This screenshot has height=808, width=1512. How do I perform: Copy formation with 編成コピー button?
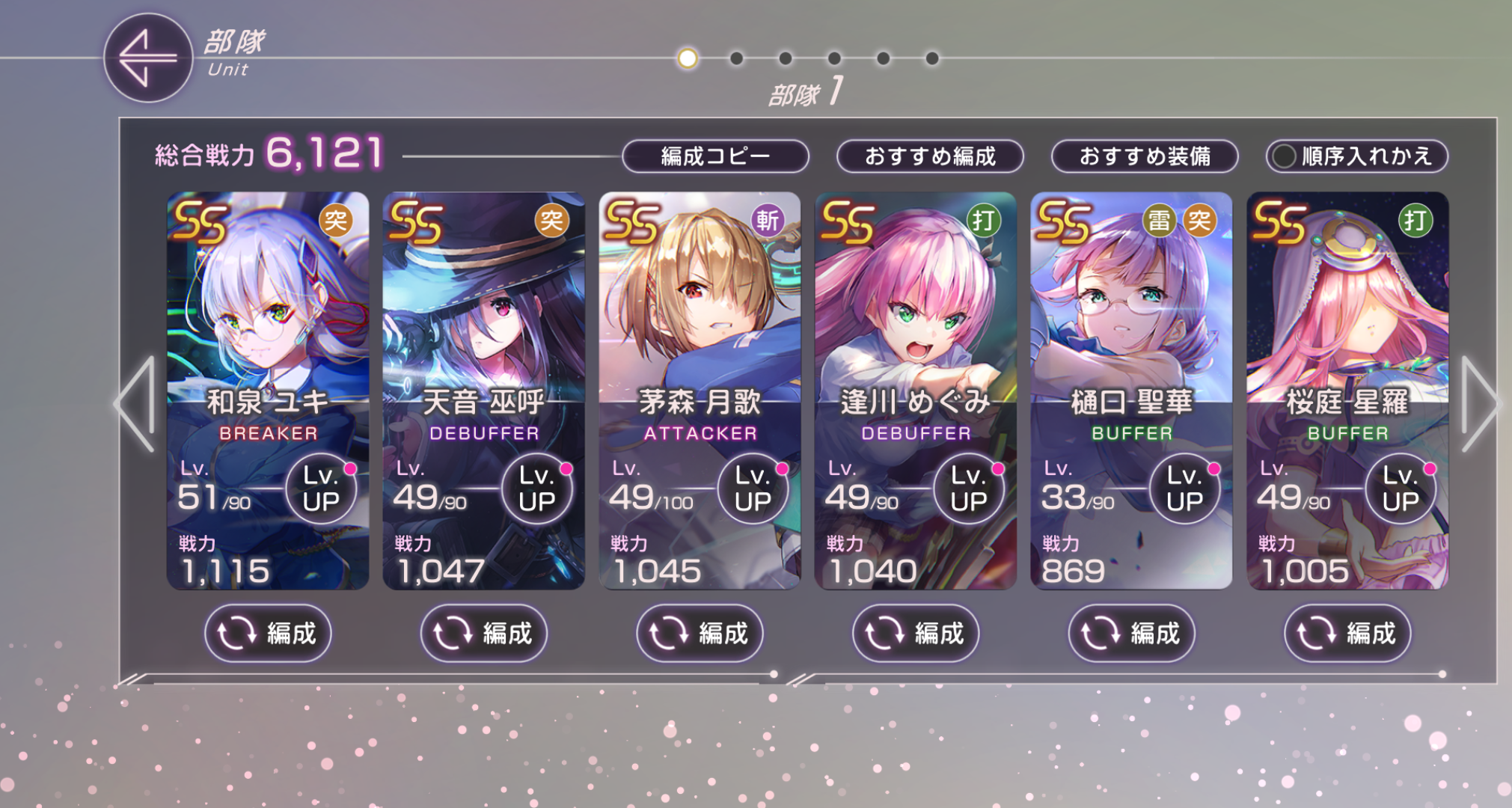[715, 156]
